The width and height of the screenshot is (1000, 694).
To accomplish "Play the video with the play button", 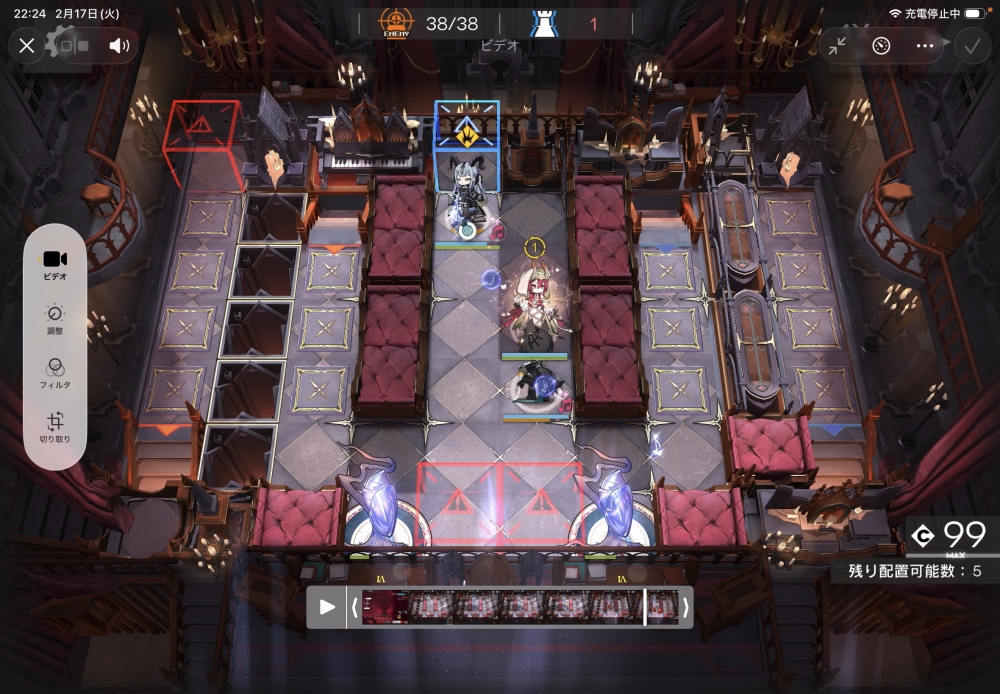I will click(x=327, y=607).
